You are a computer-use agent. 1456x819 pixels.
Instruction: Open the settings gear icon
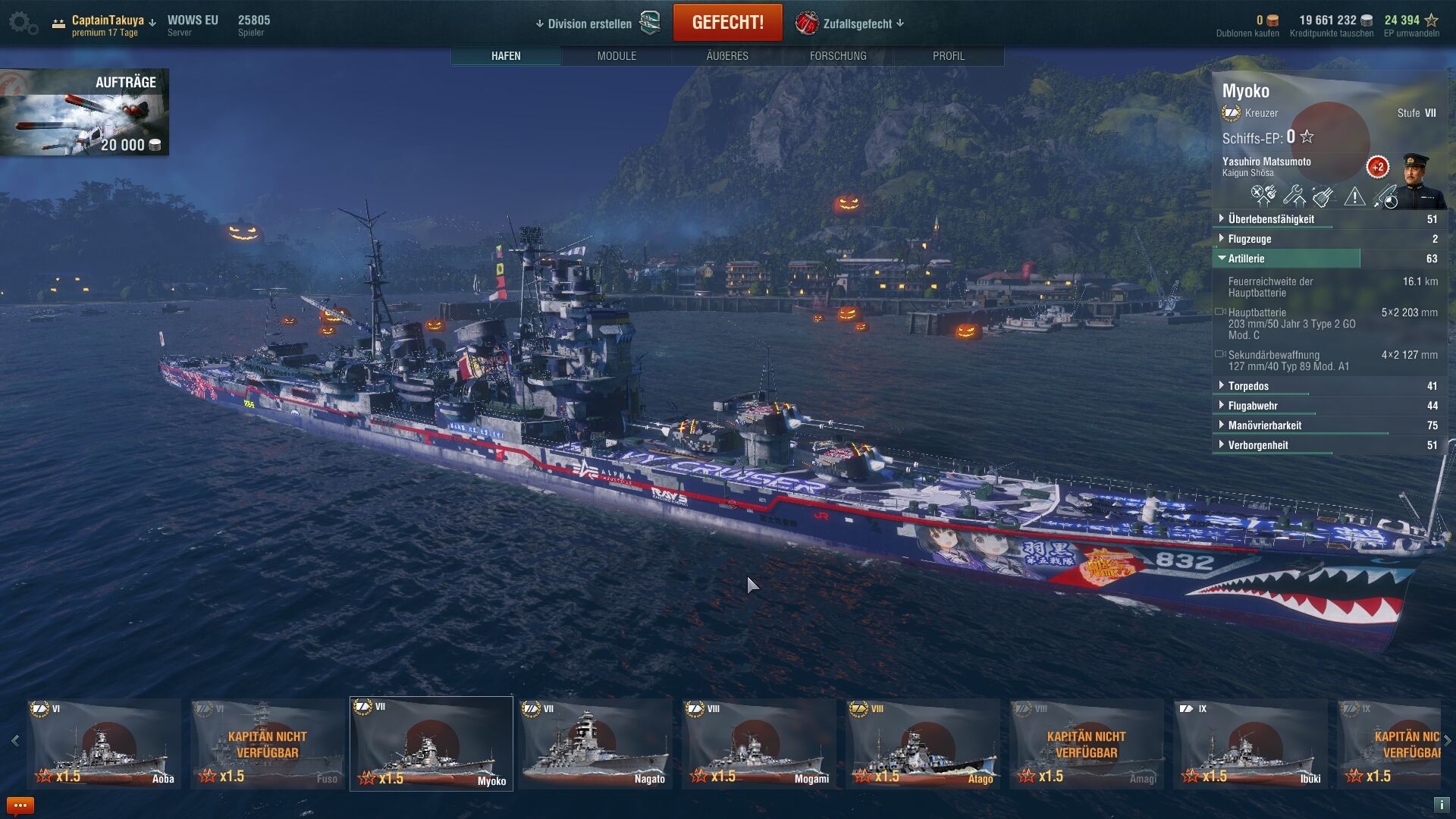(21, 23)
